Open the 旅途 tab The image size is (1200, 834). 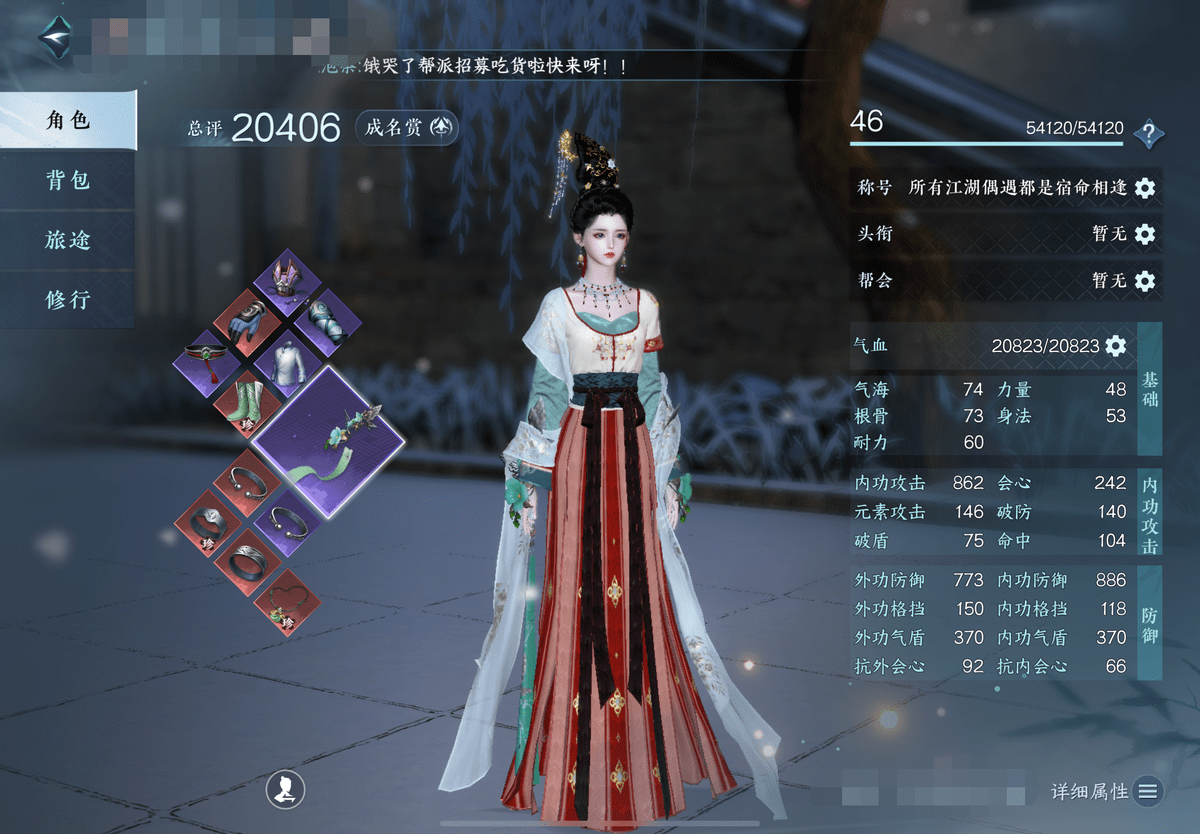coord(68,240)
